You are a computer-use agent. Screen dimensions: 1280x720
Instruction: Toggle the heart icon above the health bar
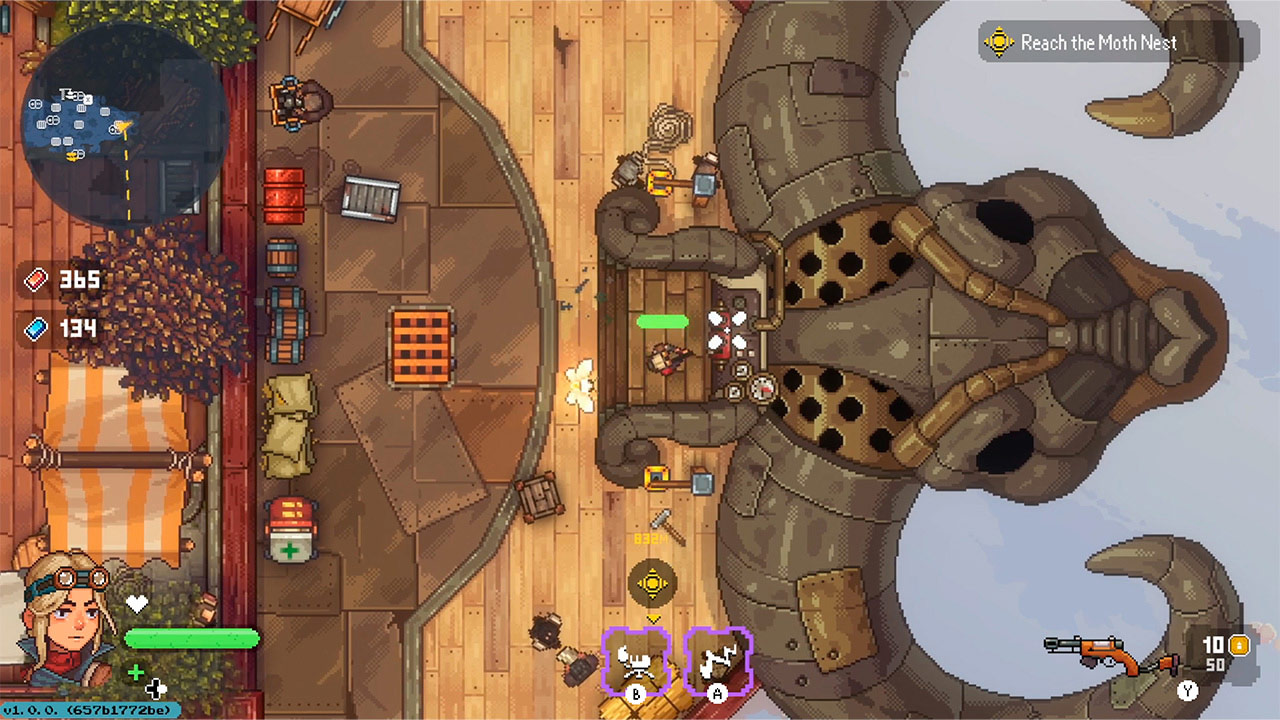point(138,603)
